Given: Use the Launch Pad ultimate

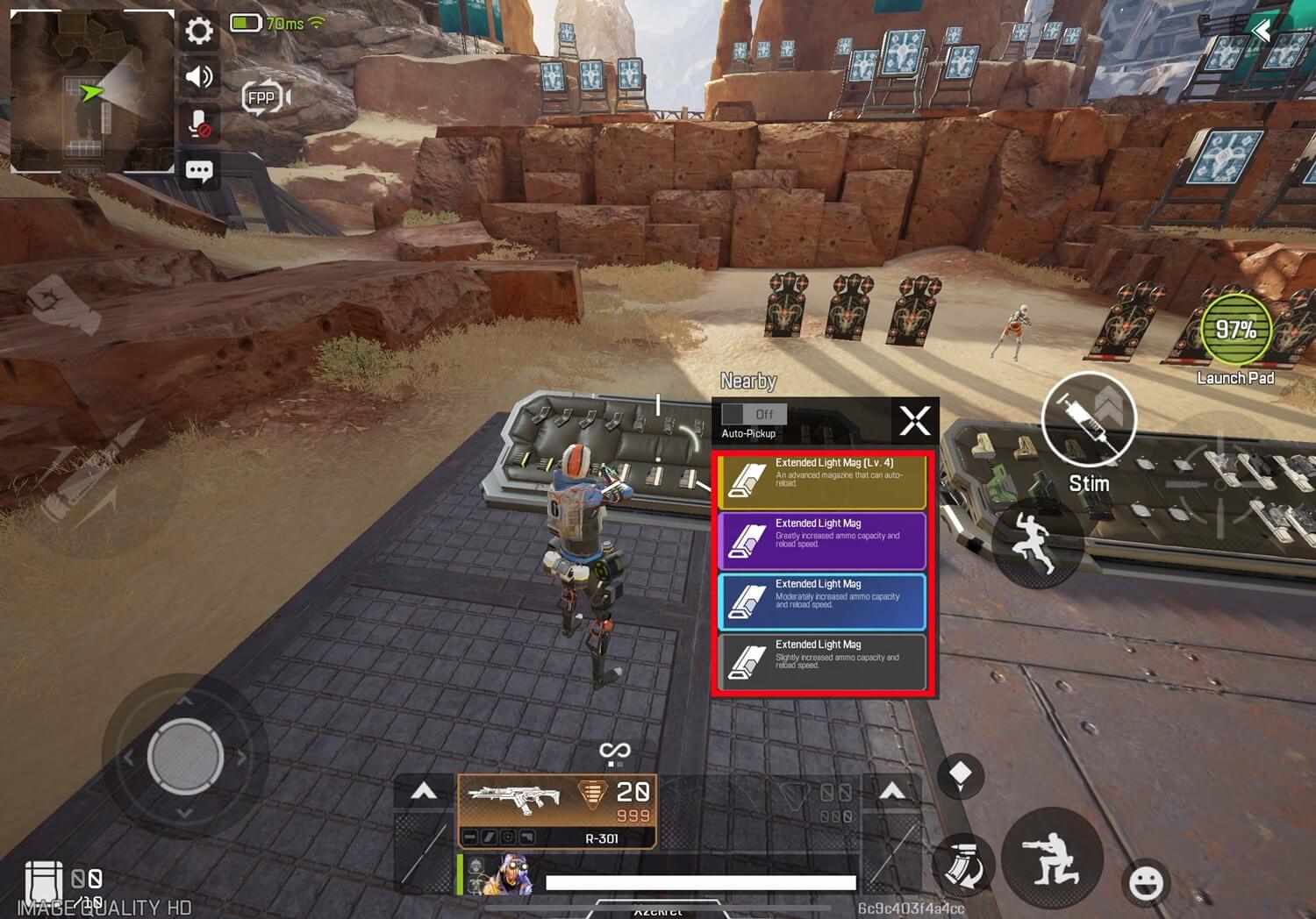Looking at the screenshot, I should coord(1235,331).
